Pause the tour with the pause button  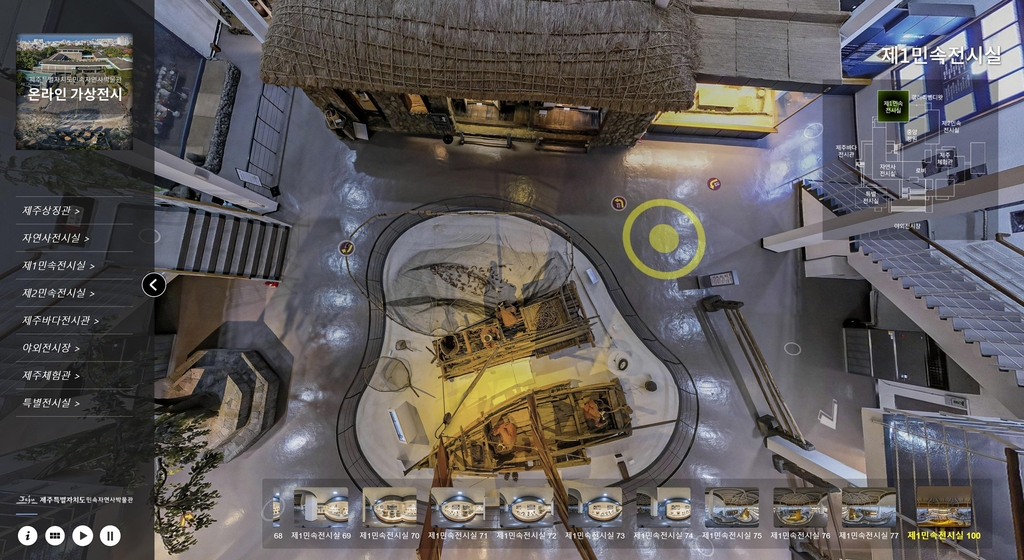[x=110, y=536]
